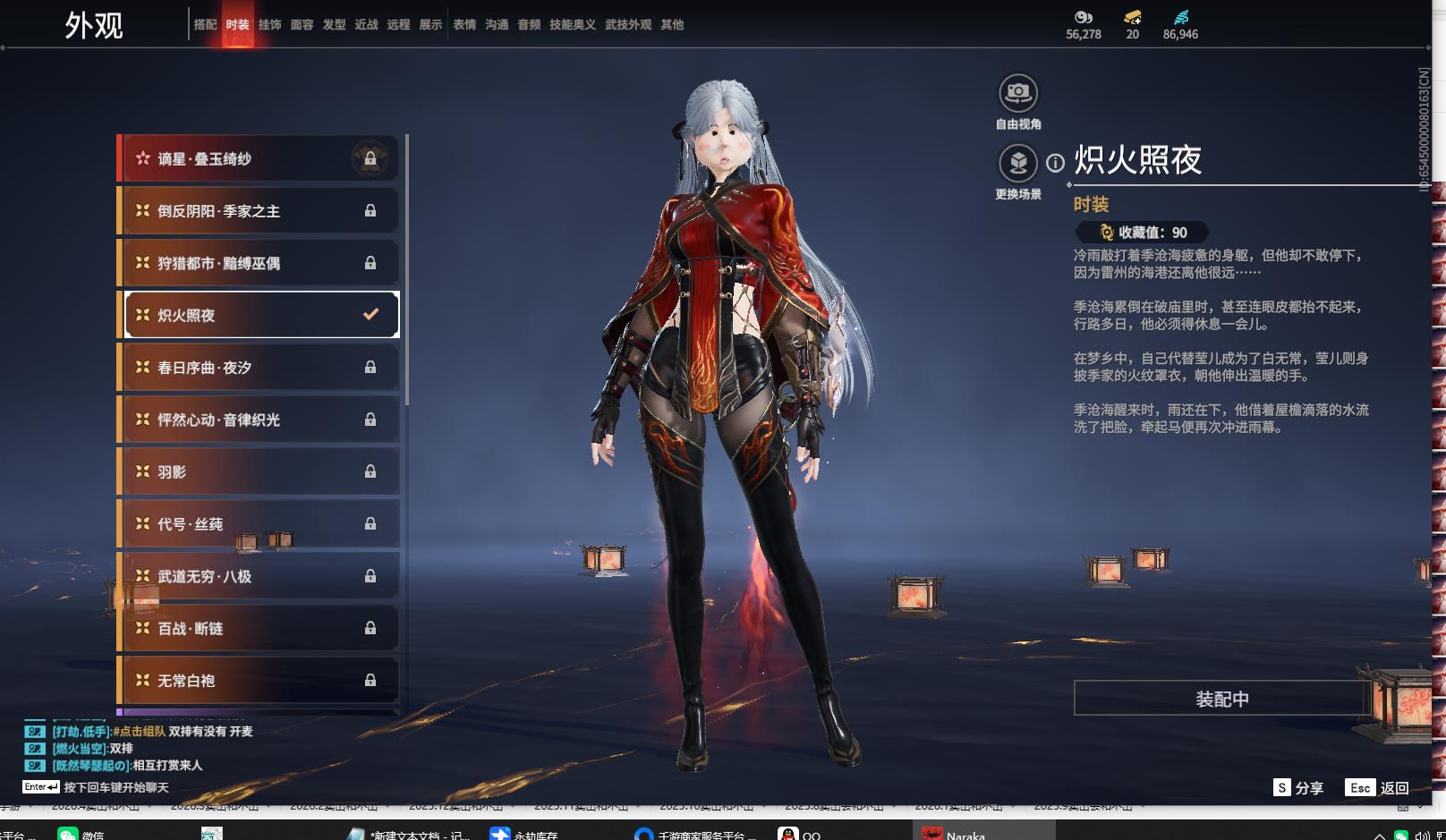Choose the 春日序曲·夜汐 outfit
The image size is (1446, 840).
259,368
